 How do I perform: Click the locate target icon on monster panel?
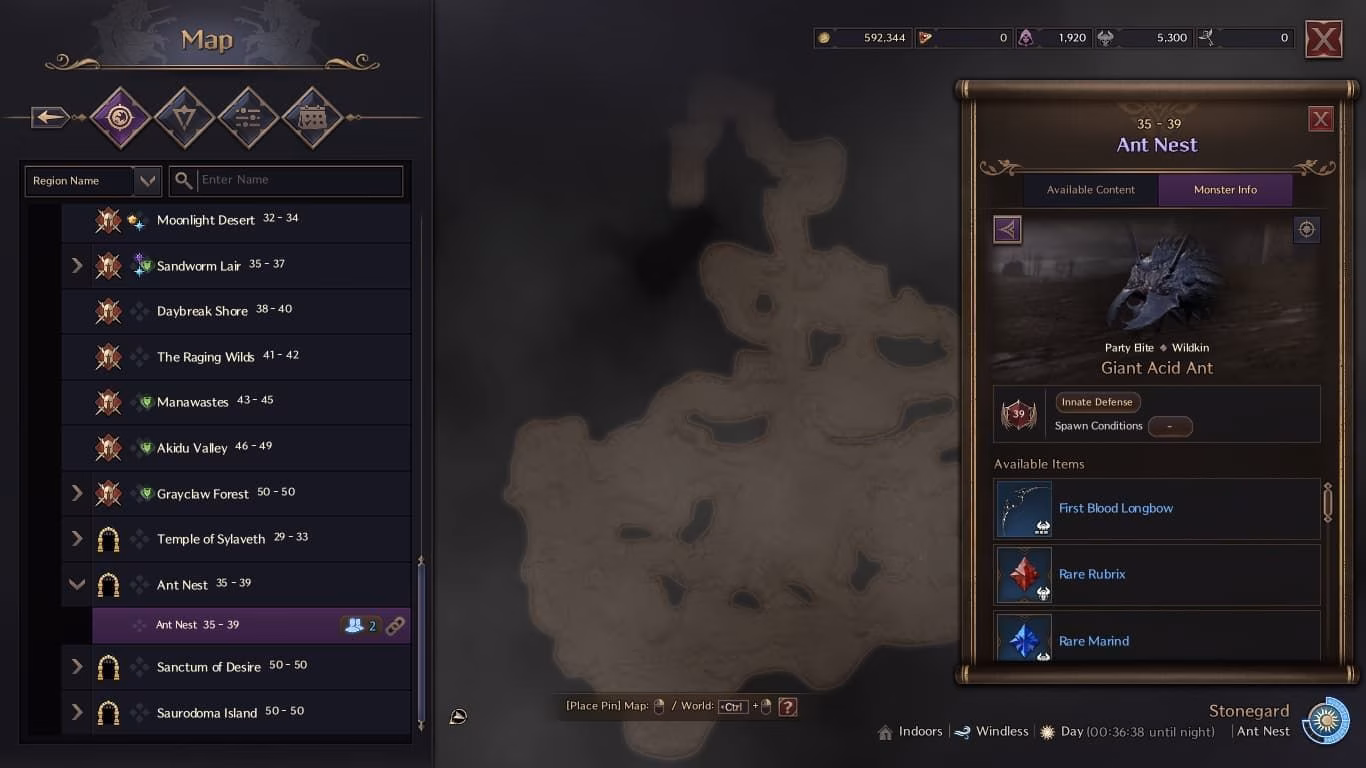pos(1306,229)
